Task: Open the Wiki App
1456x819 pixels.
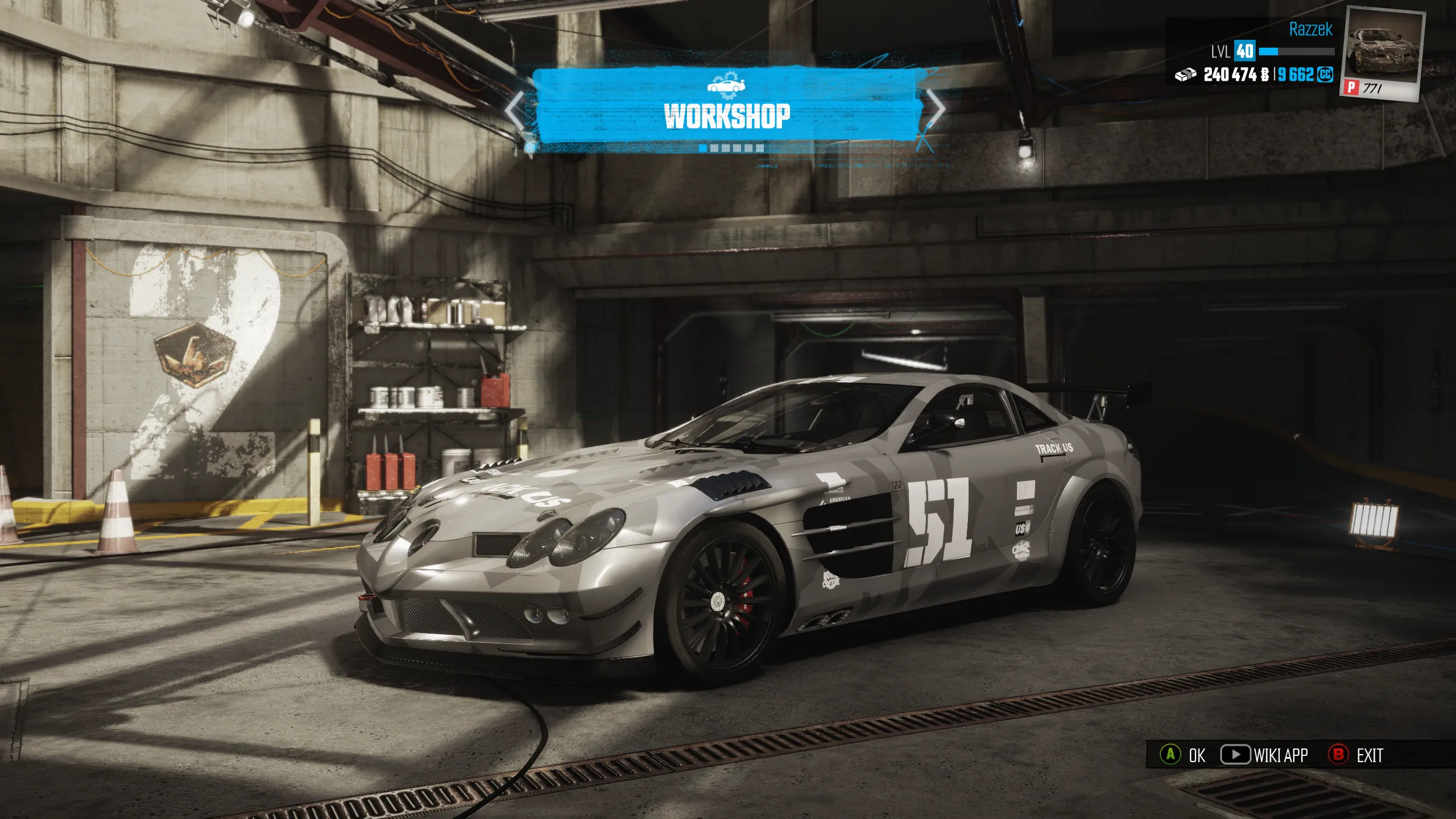Action: pos(1264,755)
